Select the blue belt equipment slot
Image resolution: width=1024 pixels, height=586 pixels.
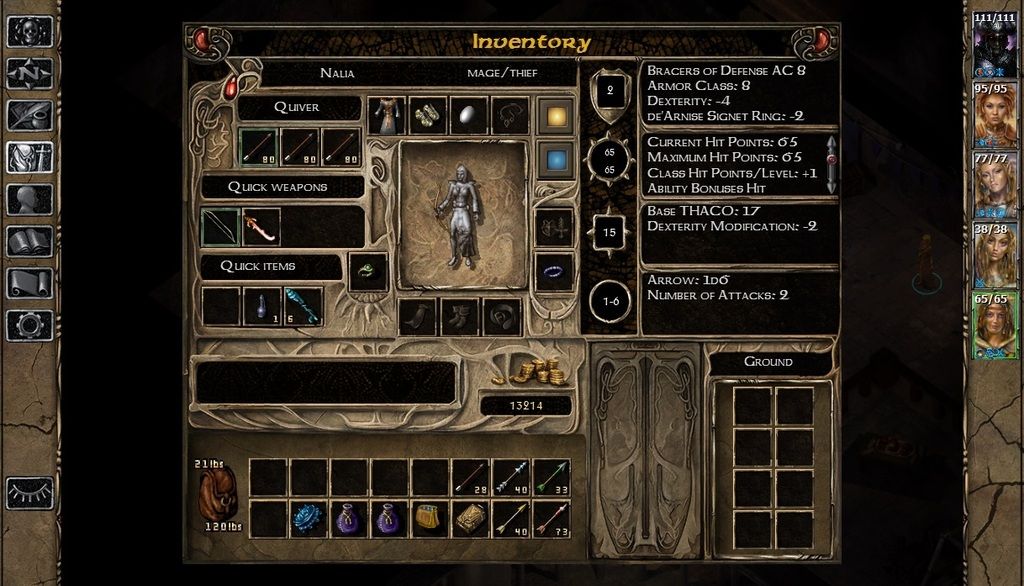pos(553,272)
